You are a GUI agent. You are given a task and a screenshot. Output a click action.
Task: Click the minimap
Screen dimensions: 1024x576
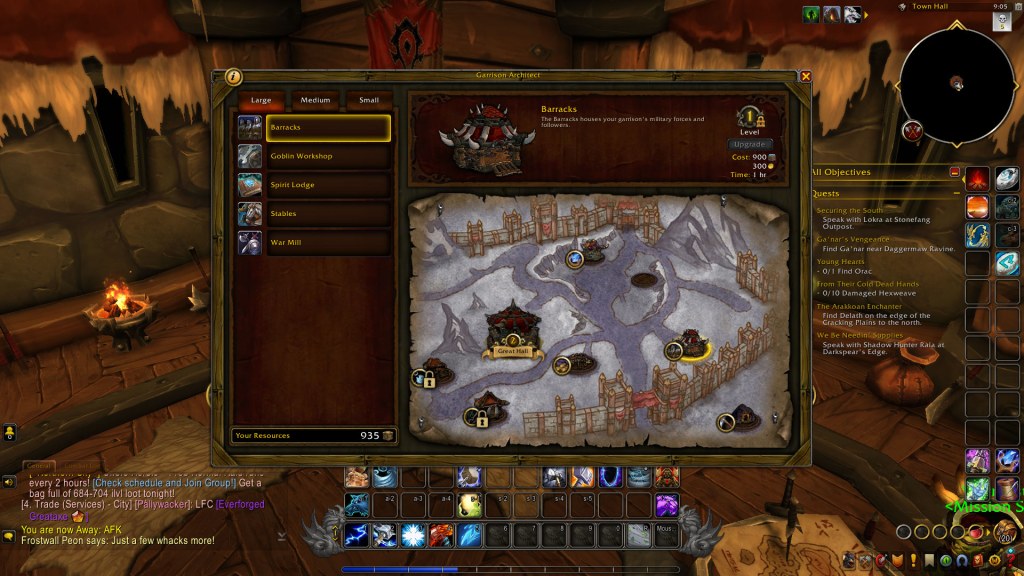(x=957, y=84)
